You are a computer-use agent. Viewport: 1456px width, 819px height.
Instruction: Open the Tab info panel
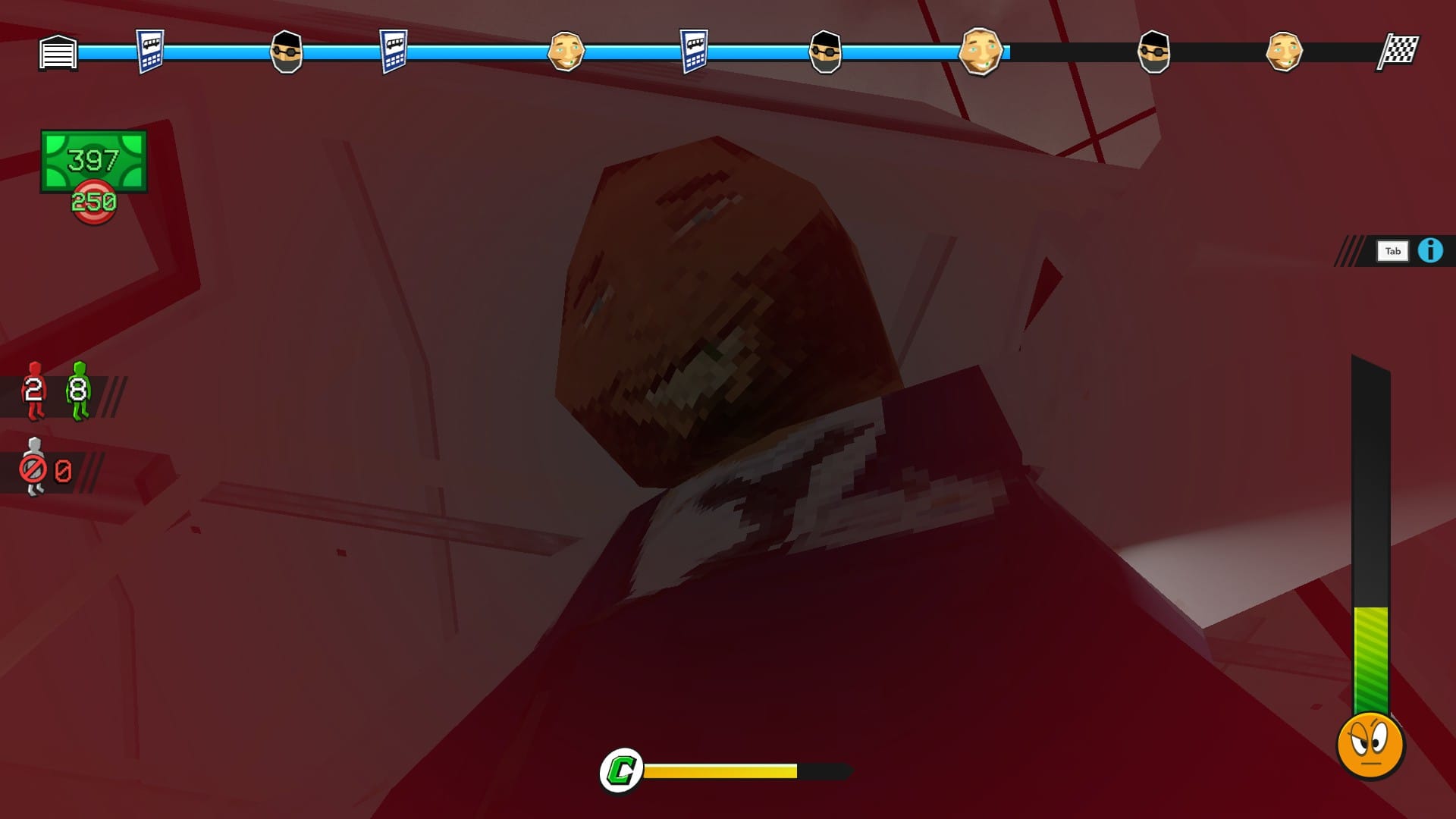tap(1392, 250)
